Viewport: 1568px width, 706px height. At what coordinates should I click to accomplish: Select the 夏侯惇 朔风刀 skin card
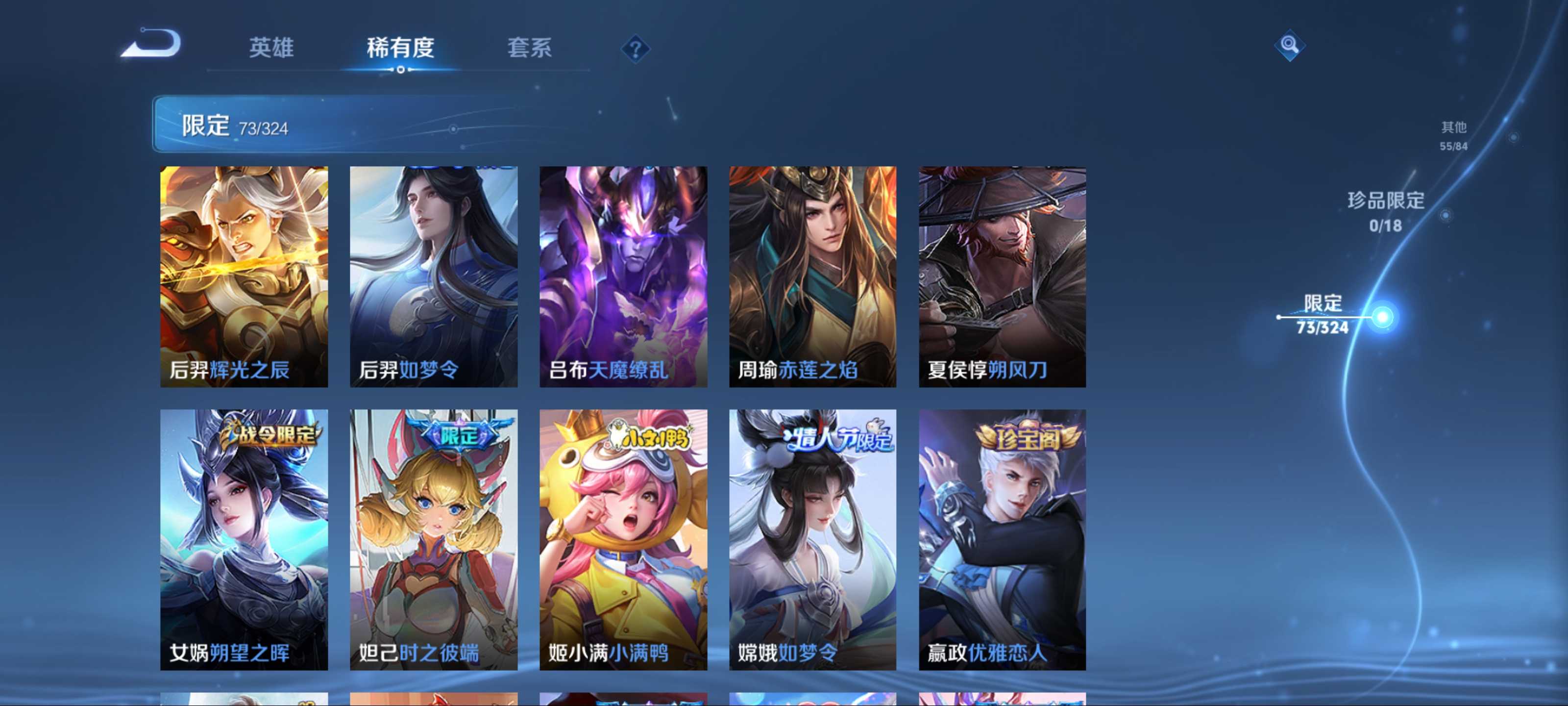1002,277
